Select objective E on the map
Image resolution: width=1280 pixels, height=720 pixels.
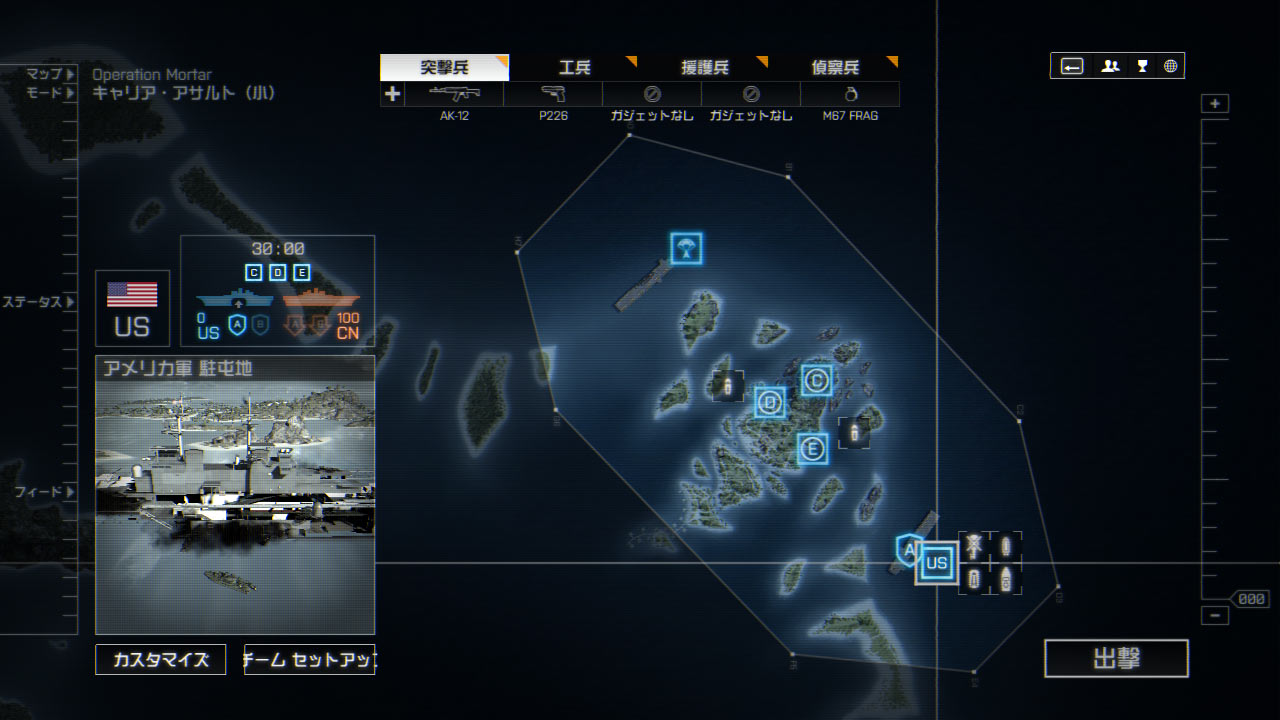click(812, 449)
